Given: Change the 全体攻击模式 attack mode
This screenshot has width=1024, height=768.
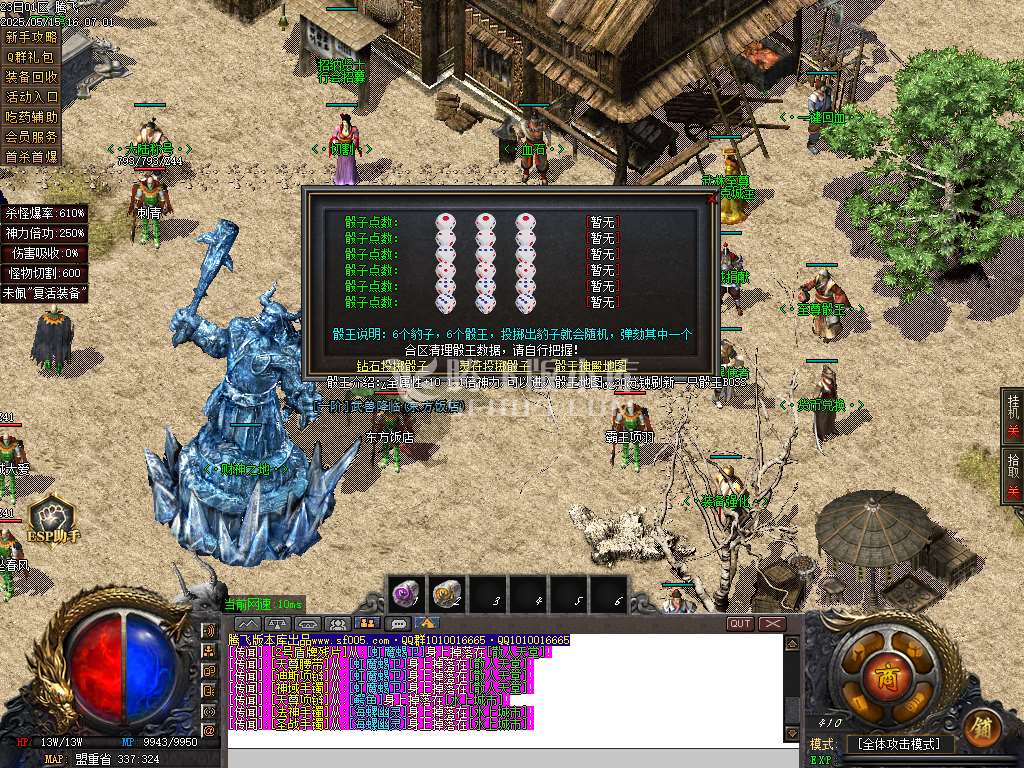Looking at the screenshot, I should pos(900,745).
